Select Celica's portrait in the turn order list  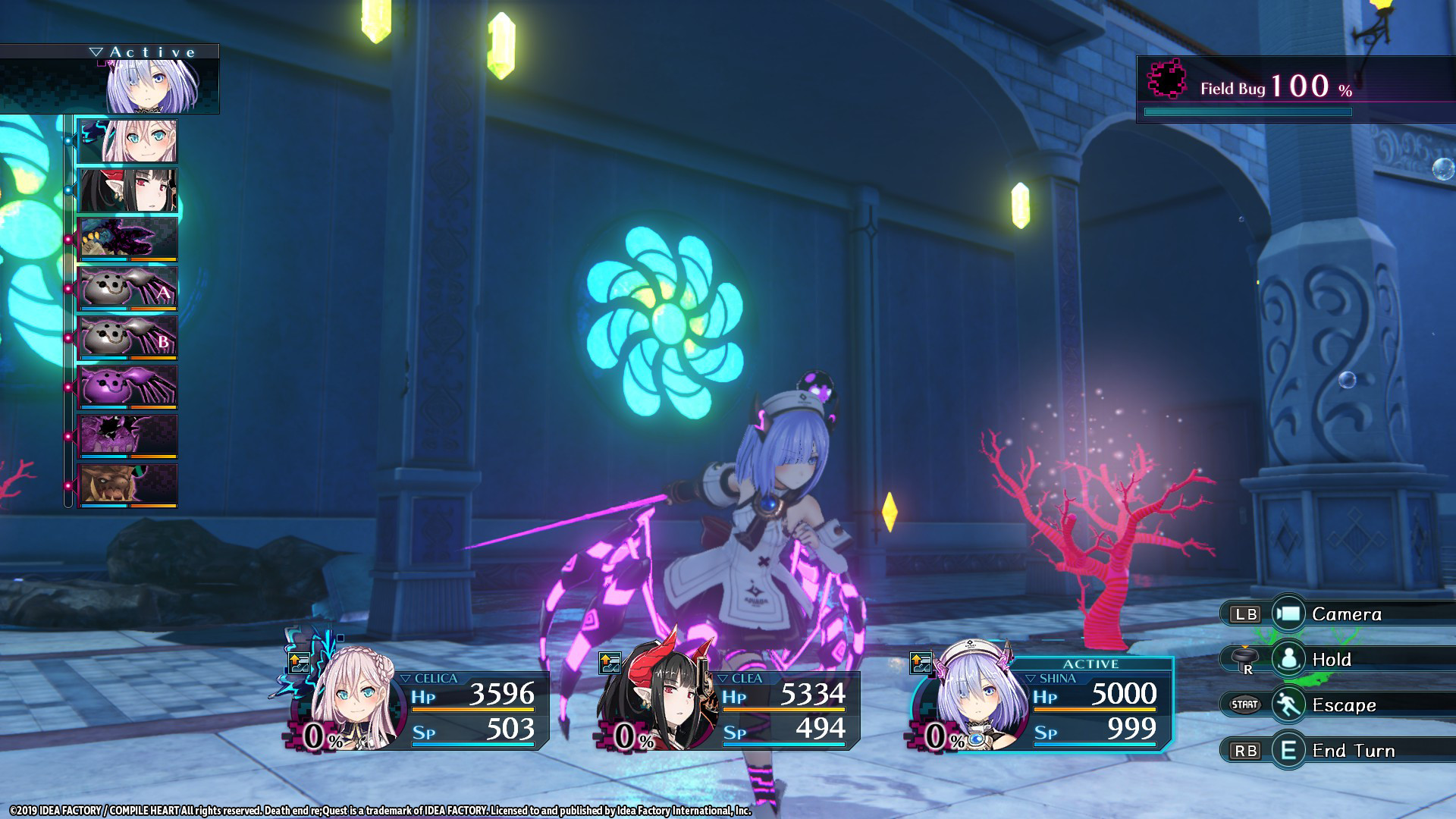point(129,141)
